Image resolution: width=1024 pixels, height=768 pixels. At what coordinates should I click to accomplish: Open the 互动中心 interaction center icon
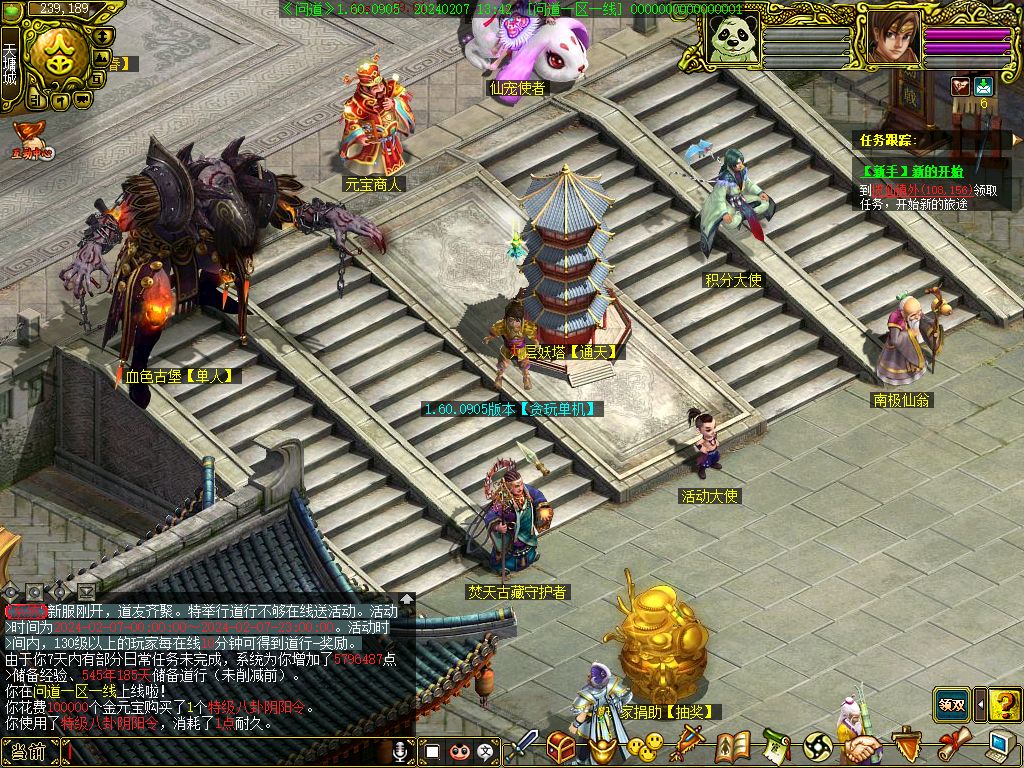pos(32,141)
